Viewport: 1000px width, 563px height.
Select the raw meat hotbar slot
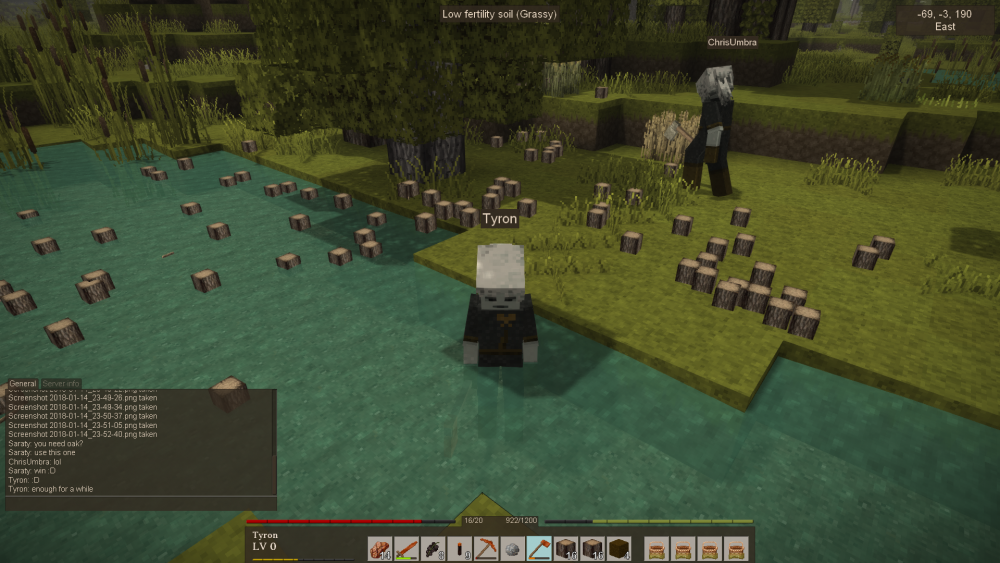[x=380, y=548]
